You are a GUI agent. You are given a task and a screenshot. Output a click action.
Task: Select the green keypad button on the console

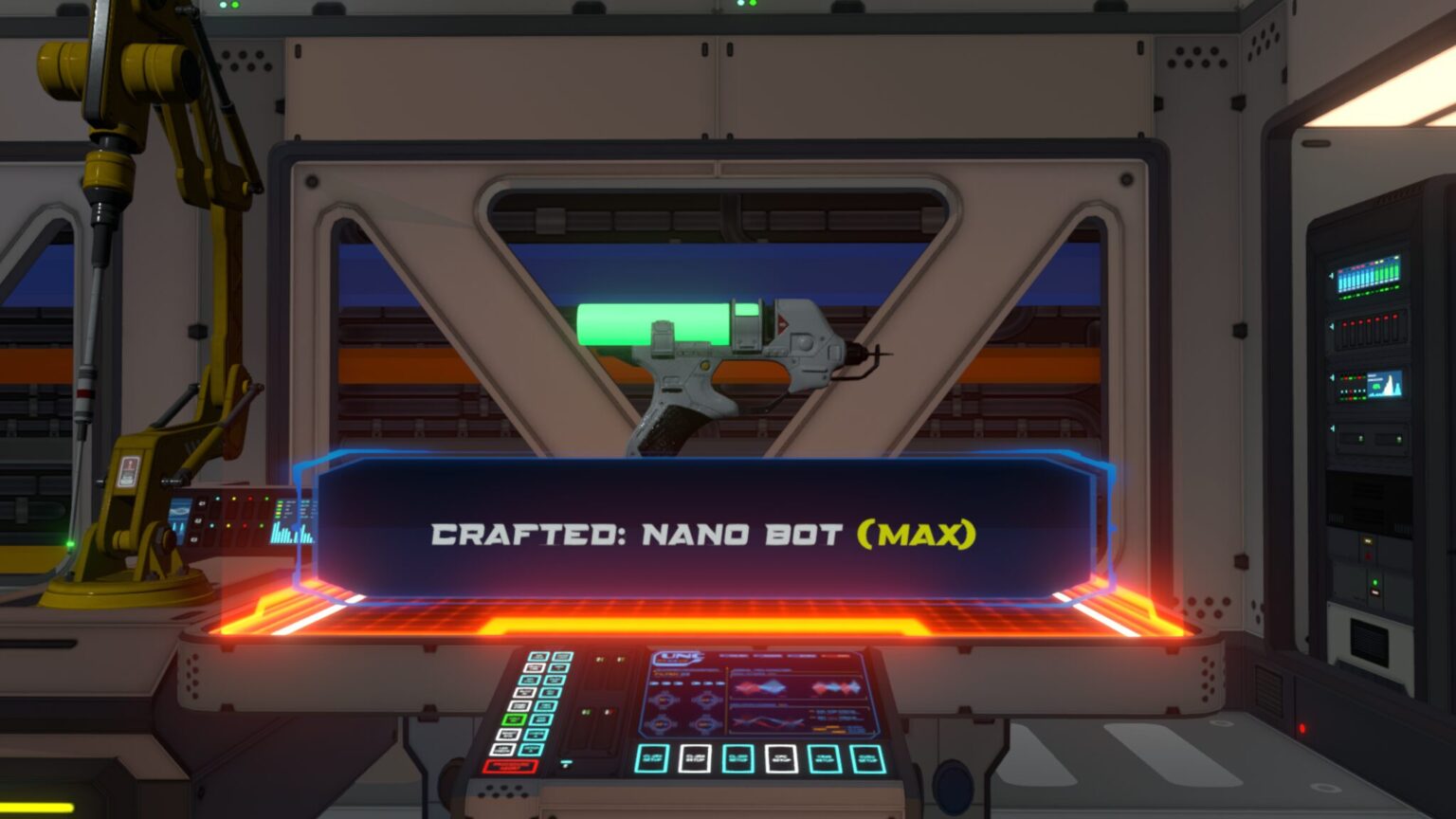pos(515,719)
